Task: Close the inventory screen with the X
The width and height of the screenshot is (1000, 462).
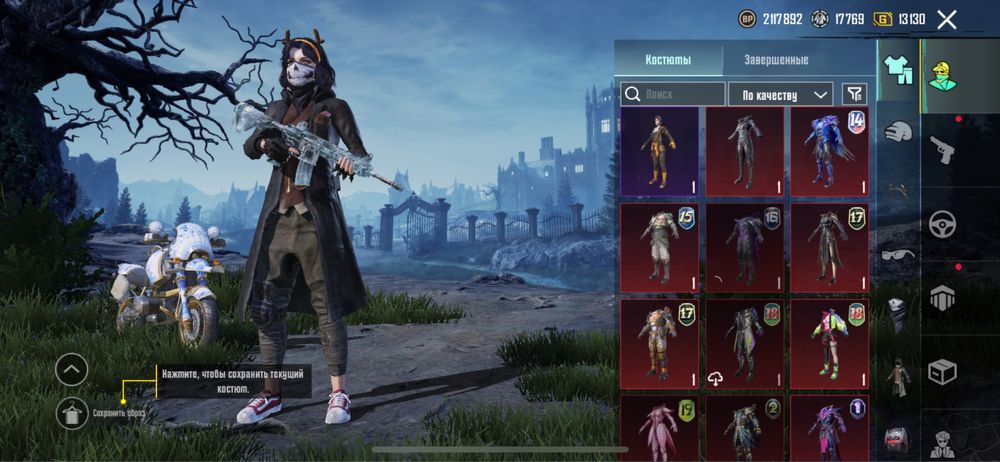Action: pos(947,19)
